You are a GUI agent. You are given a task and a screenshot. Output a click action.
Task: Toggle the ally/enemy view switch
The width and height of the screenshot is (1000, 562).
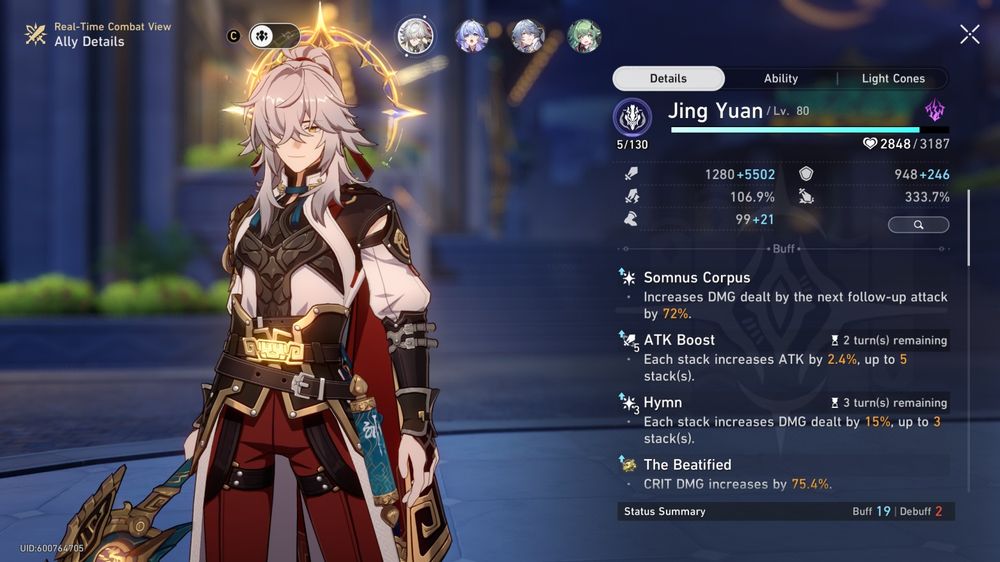274,36
